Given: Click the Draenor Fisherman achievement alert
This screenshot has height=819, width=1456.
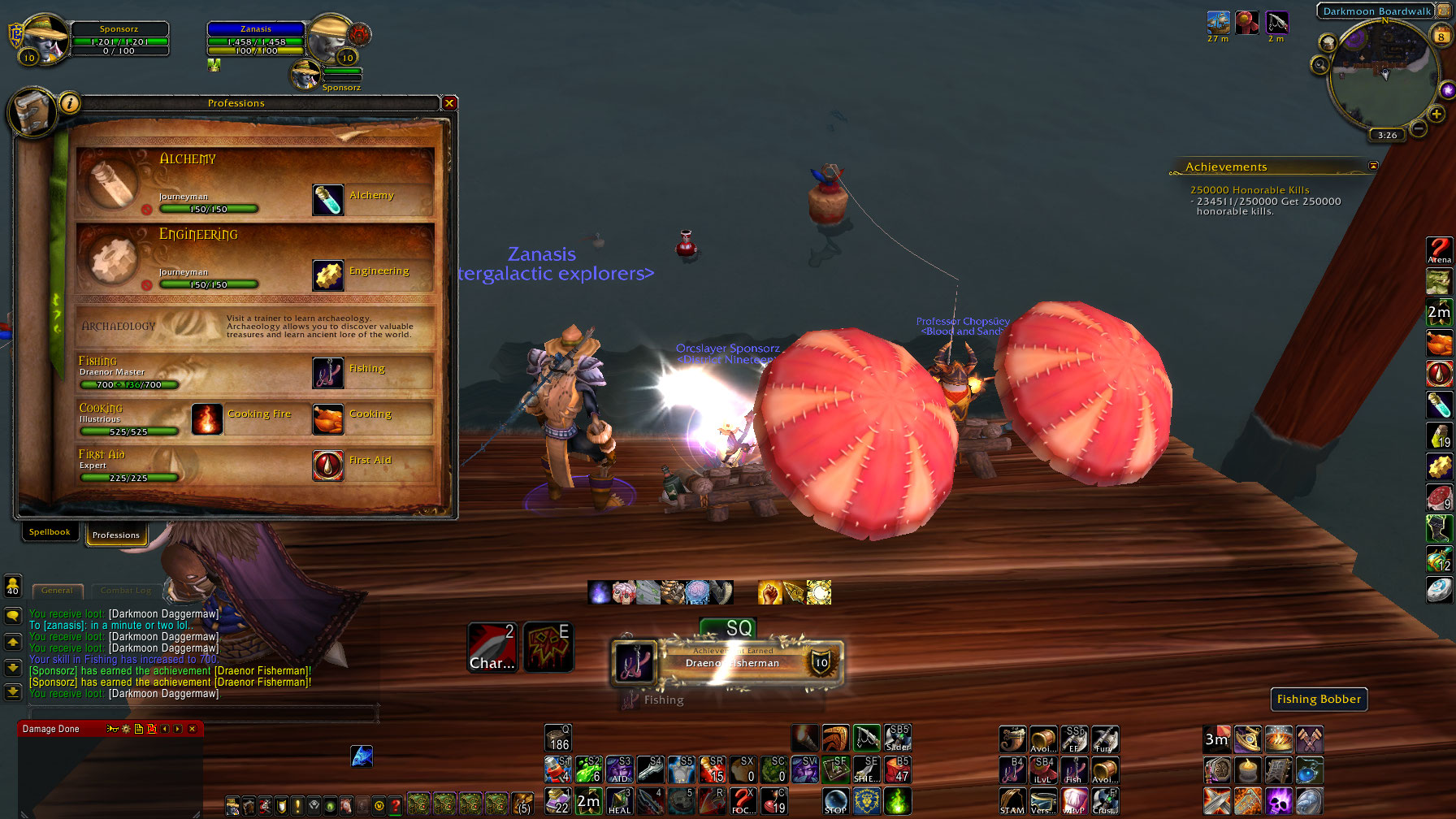Looking at the screenshot, I should pyautogui.click(x=728, y=662).
